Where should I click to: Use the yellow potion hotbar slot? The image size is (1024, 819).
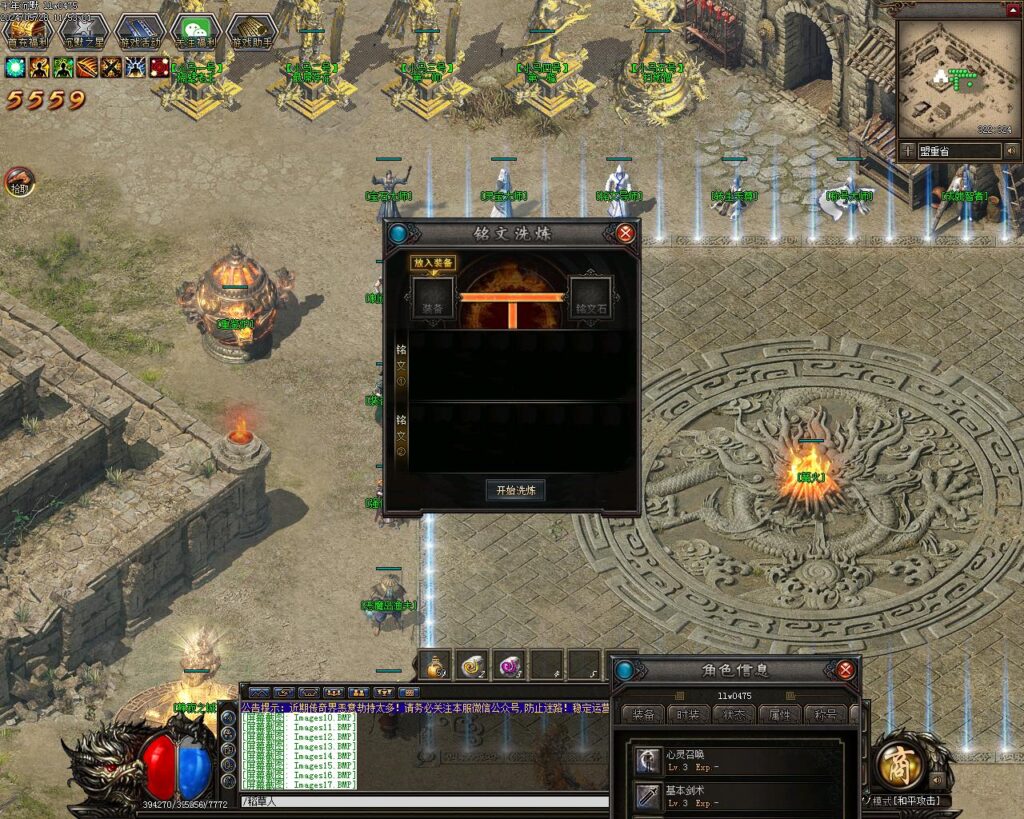pyautogui.click(x=435, y=665)
